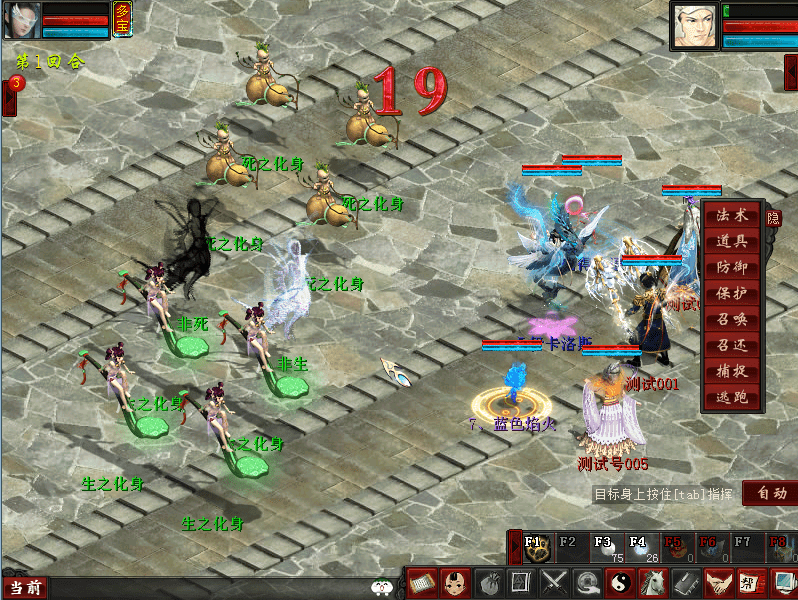Image resolution: width=798 pixels, height=600 pixels.
Task: Click the crossed swords icon
Action: tap(554, 582)
